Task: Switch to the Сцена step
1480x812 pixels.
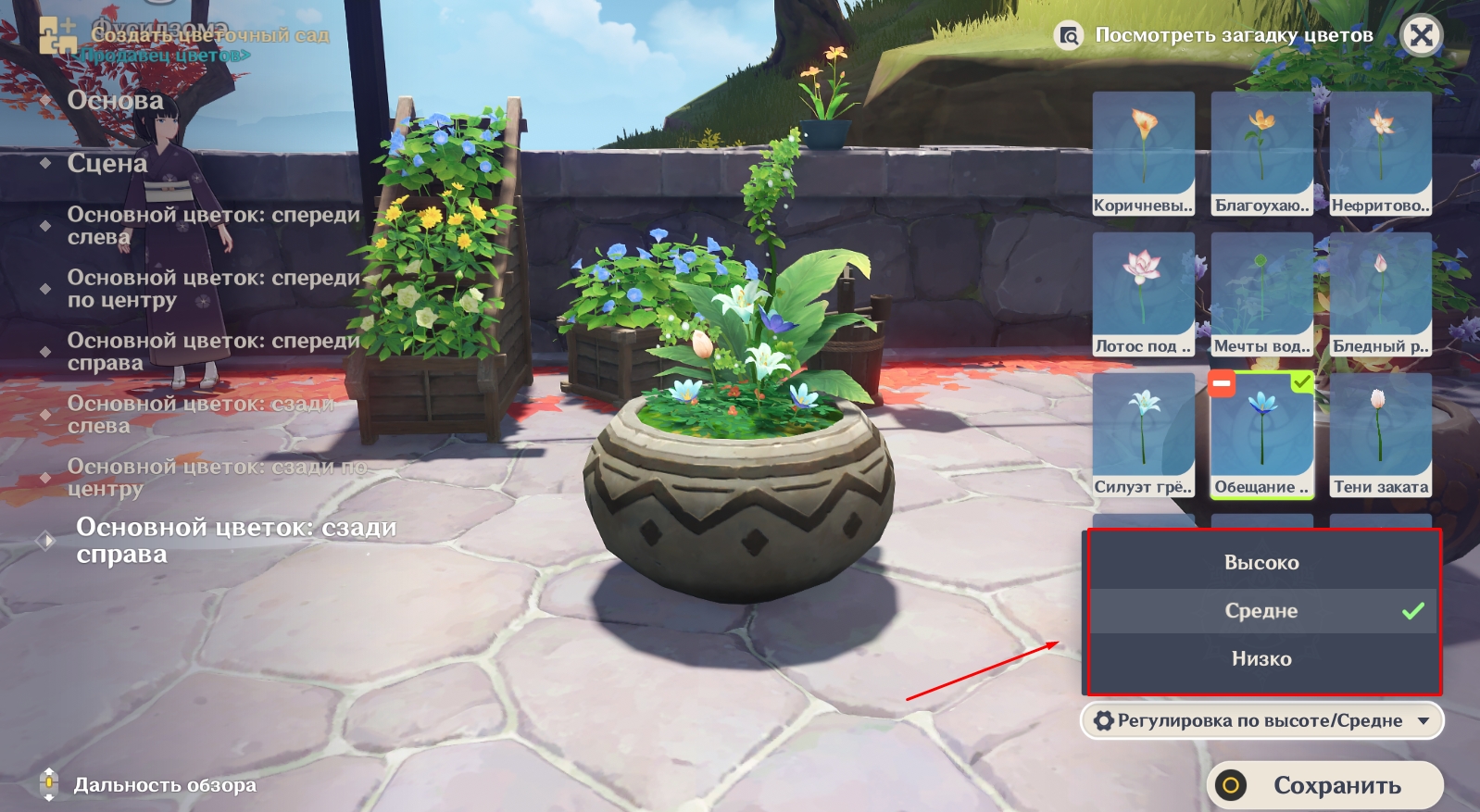Action: 107,163
